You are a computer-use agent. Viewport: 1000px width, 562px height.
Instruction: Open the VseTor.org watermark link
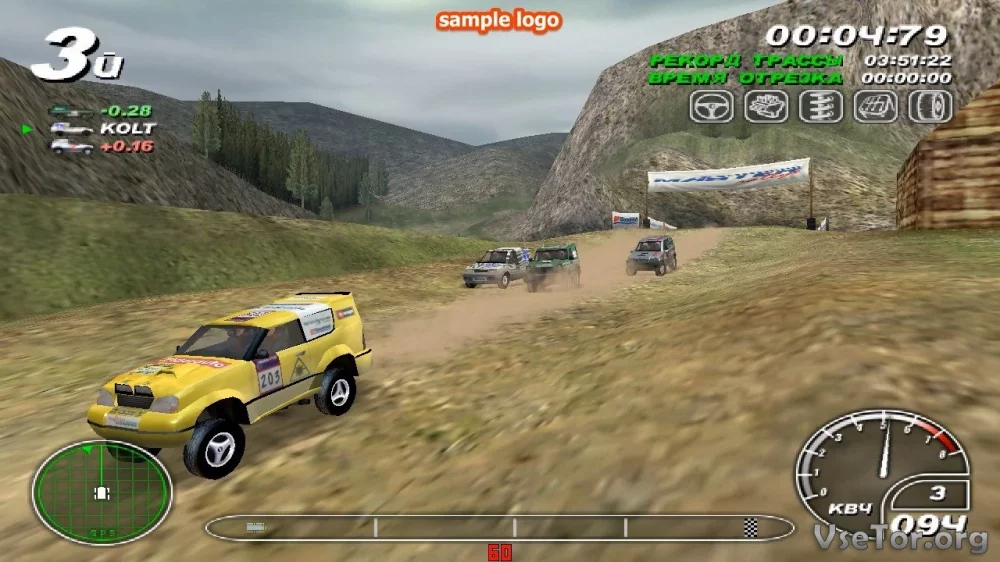click(901, 539)
